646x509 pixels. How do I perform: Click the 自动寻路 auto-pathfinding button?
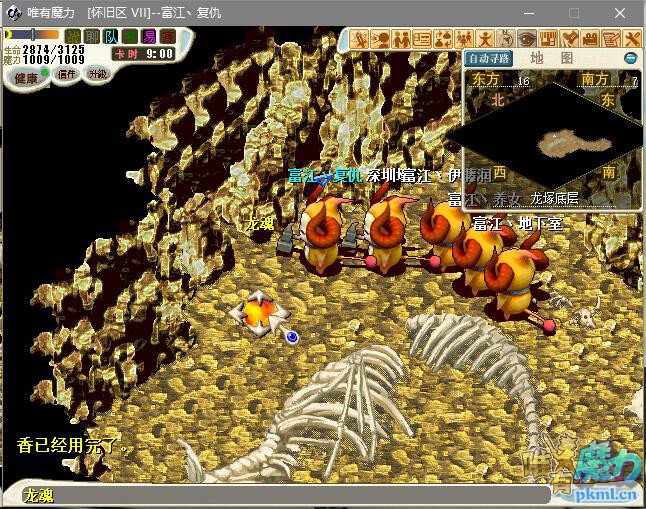tap(489, 58)
